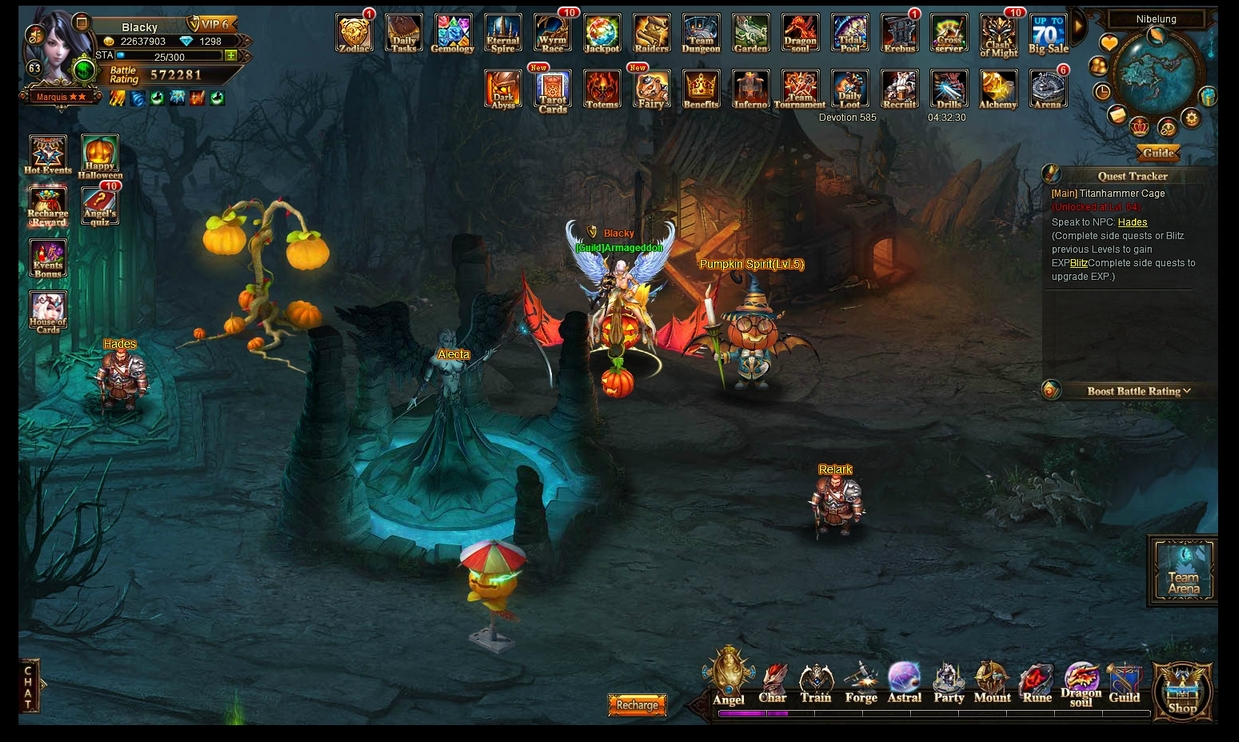Screen dimensions: 1239x742
Task: Open the Shop
Action: (1182, 690)
